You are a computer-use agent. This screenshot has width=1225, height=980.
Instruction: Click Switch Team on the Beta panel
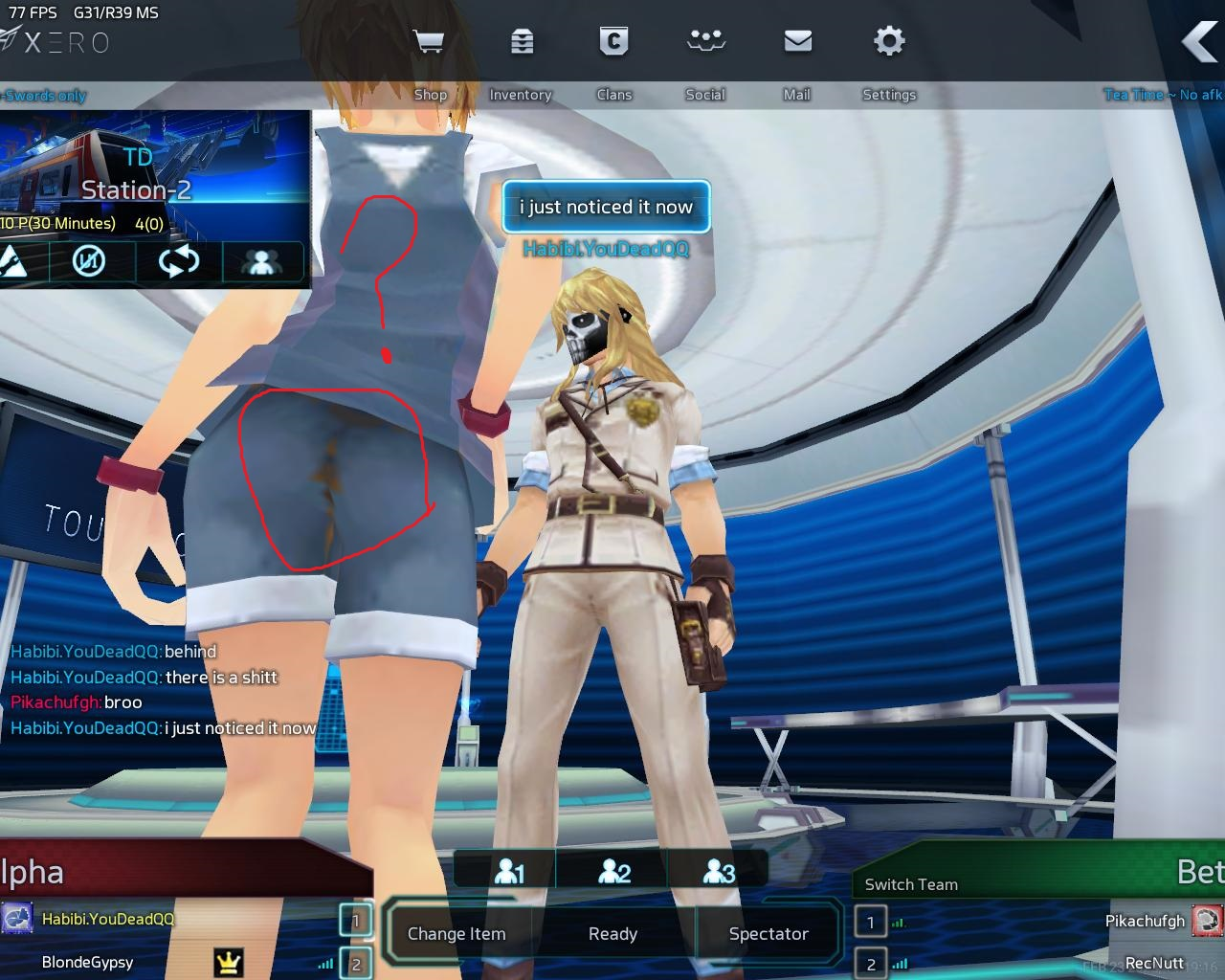[x=911, y=884]
